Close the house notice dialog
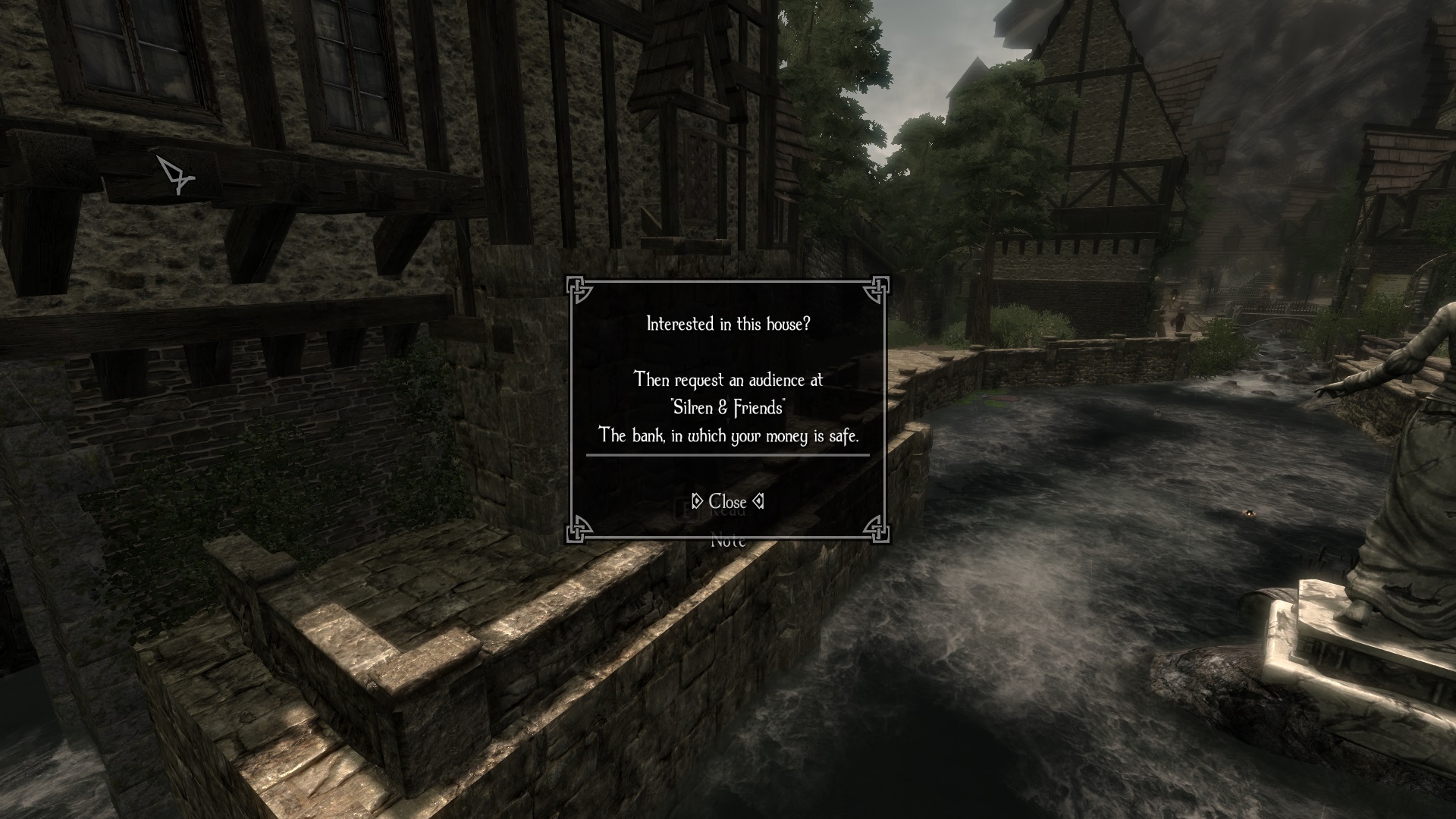 point(727,502)
